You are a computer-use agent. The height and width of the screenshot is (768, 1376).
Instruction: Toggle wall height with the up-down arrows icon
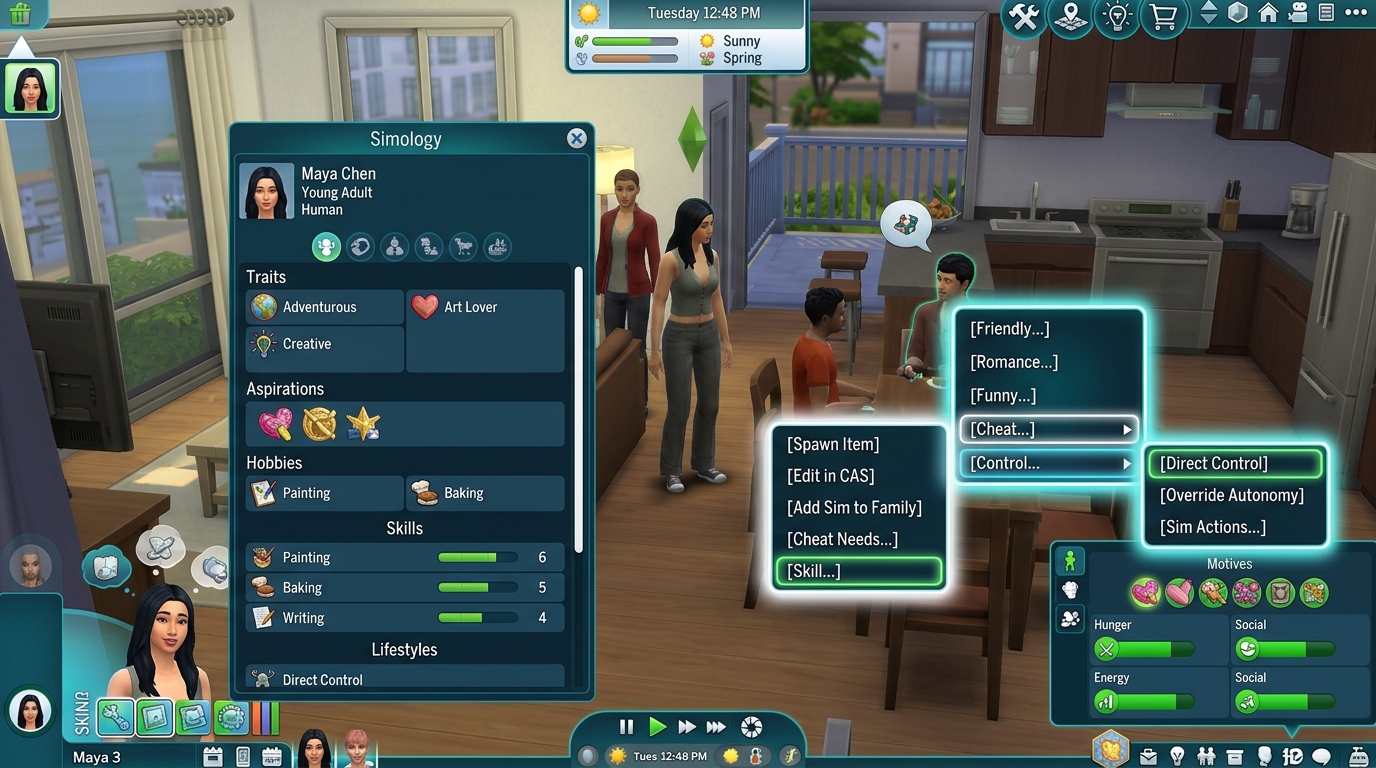tap(1209, 13)
